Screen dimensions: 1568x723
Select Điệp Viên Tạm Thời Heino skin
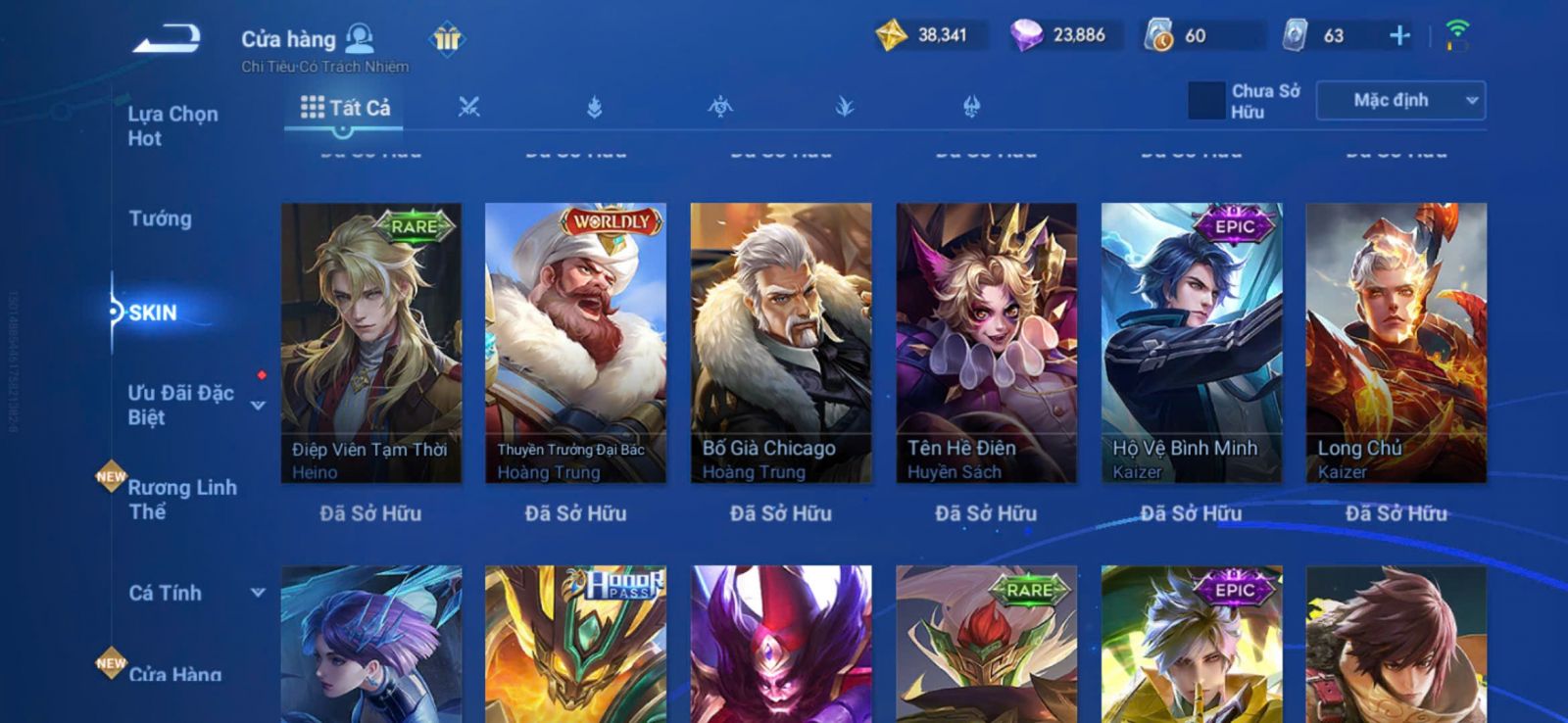pyautogui.click(x=370, y=342)
